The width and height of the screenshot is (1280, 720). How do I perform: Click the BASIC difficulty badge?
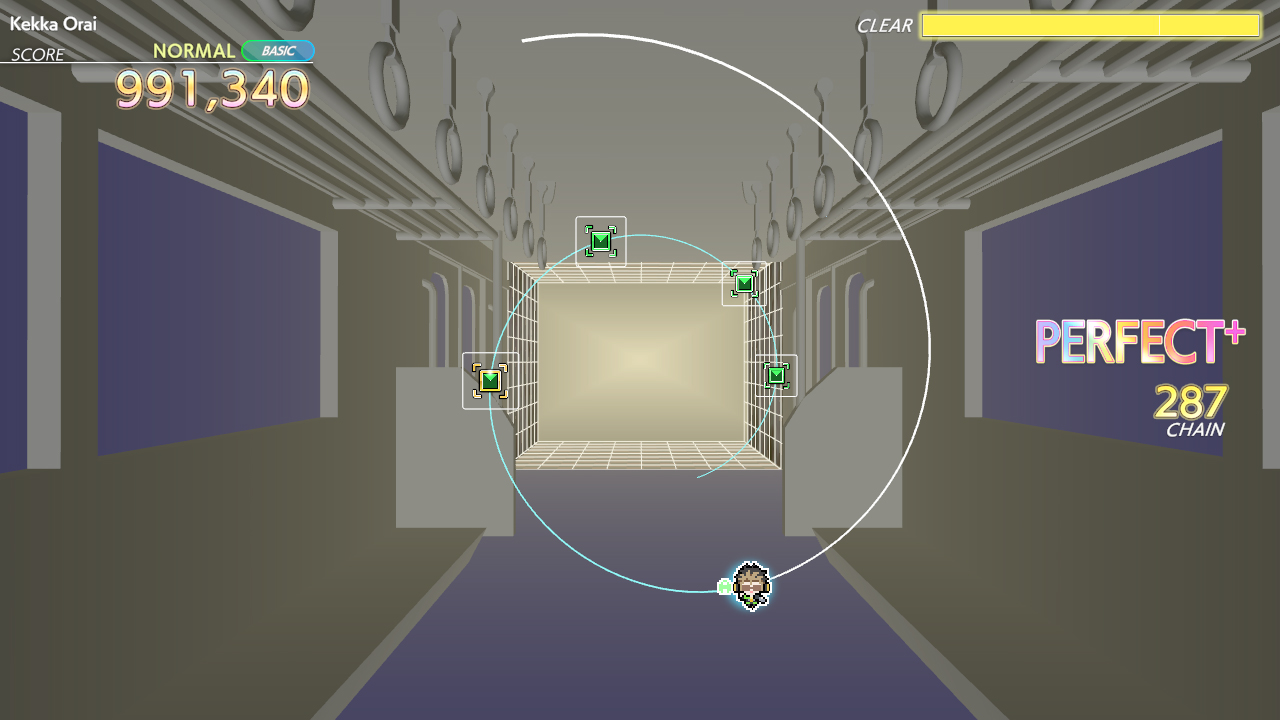[278, 50]
